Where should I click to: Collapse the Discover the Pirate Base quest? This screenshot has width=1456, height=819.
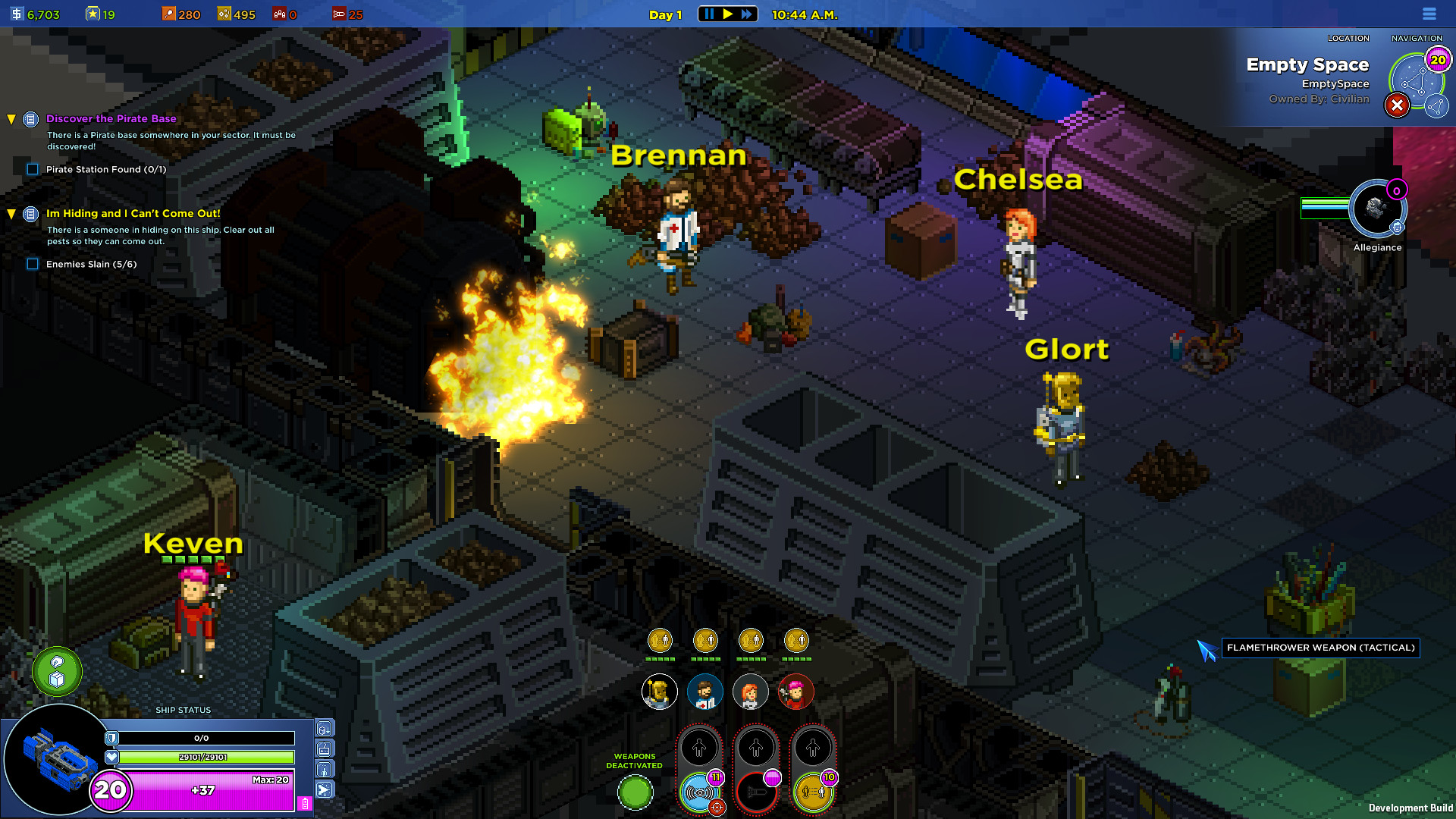[11, 119]
